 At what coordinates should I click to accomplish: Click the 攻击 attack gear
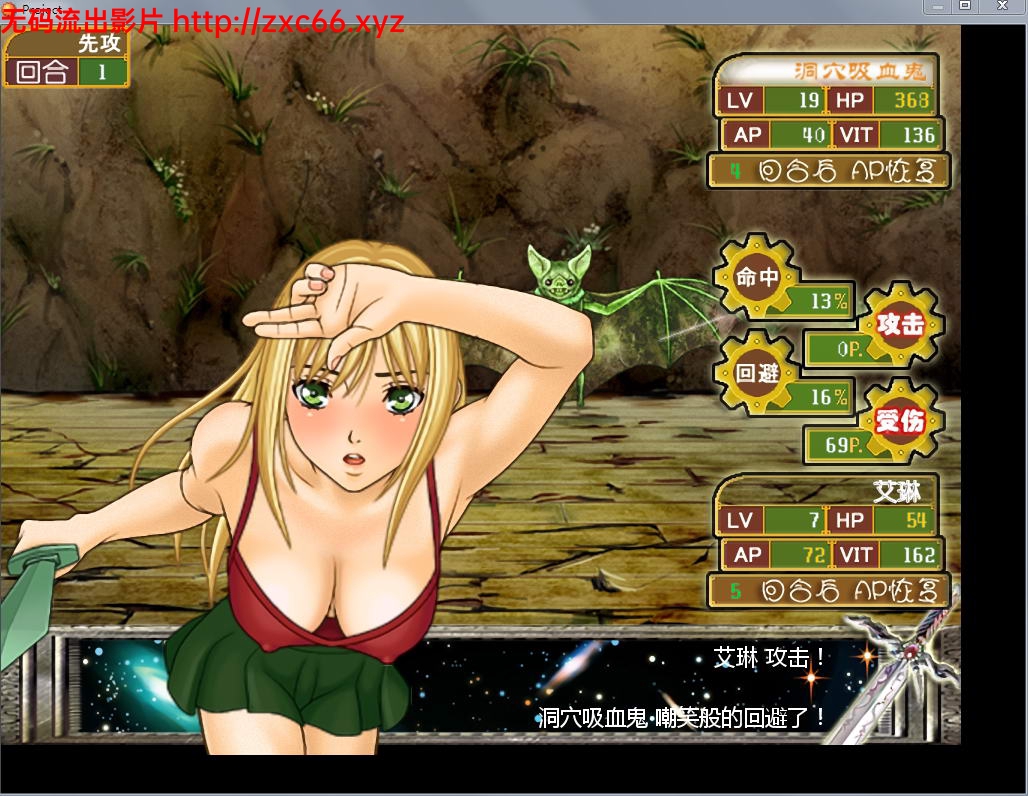pyautogui.click(x=900, y=323)
